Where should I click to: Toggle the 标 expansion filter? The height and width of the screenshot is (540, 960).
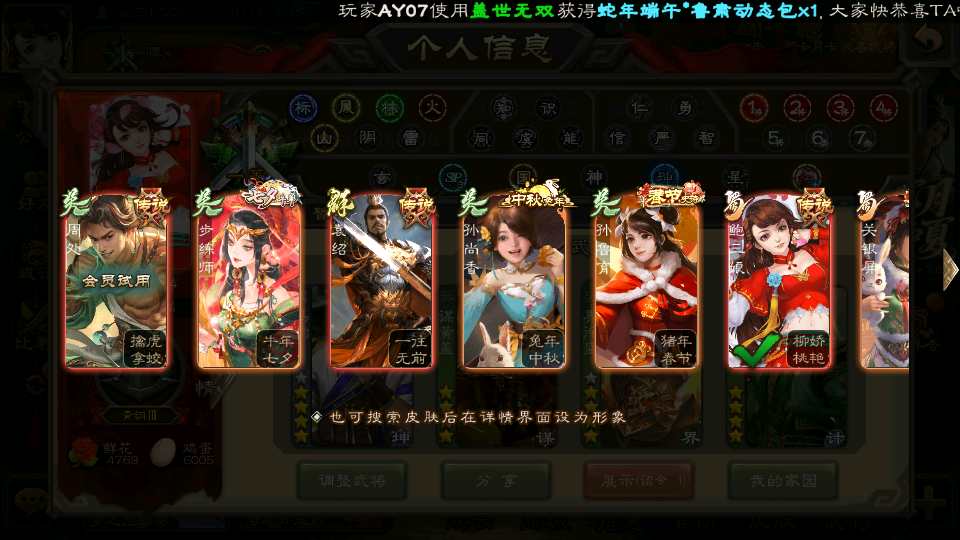point(303,107)
